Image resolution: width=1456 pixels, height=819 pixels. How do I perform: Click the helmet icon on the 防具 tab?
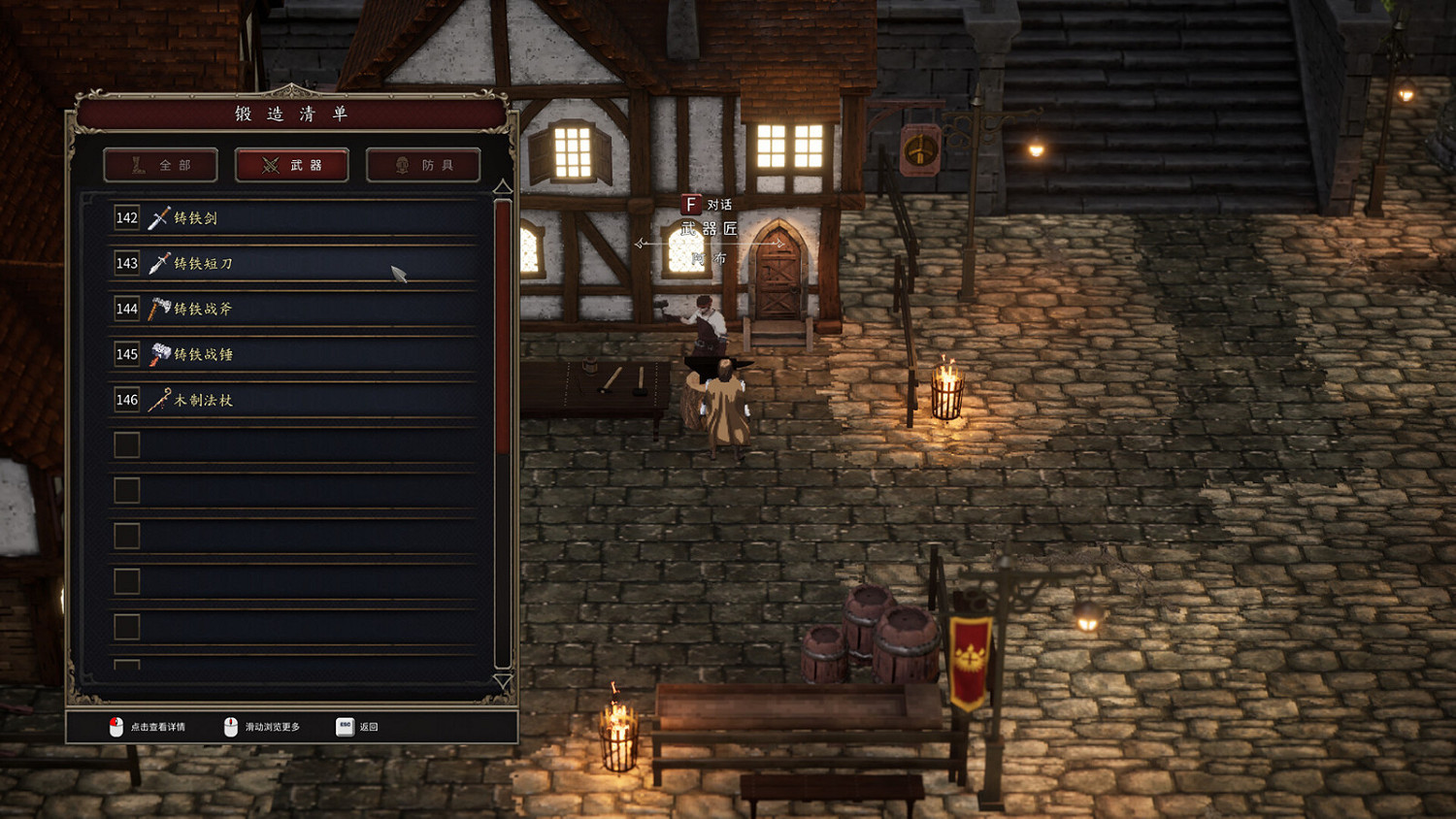pyautogui.click(x=400, y=165)
